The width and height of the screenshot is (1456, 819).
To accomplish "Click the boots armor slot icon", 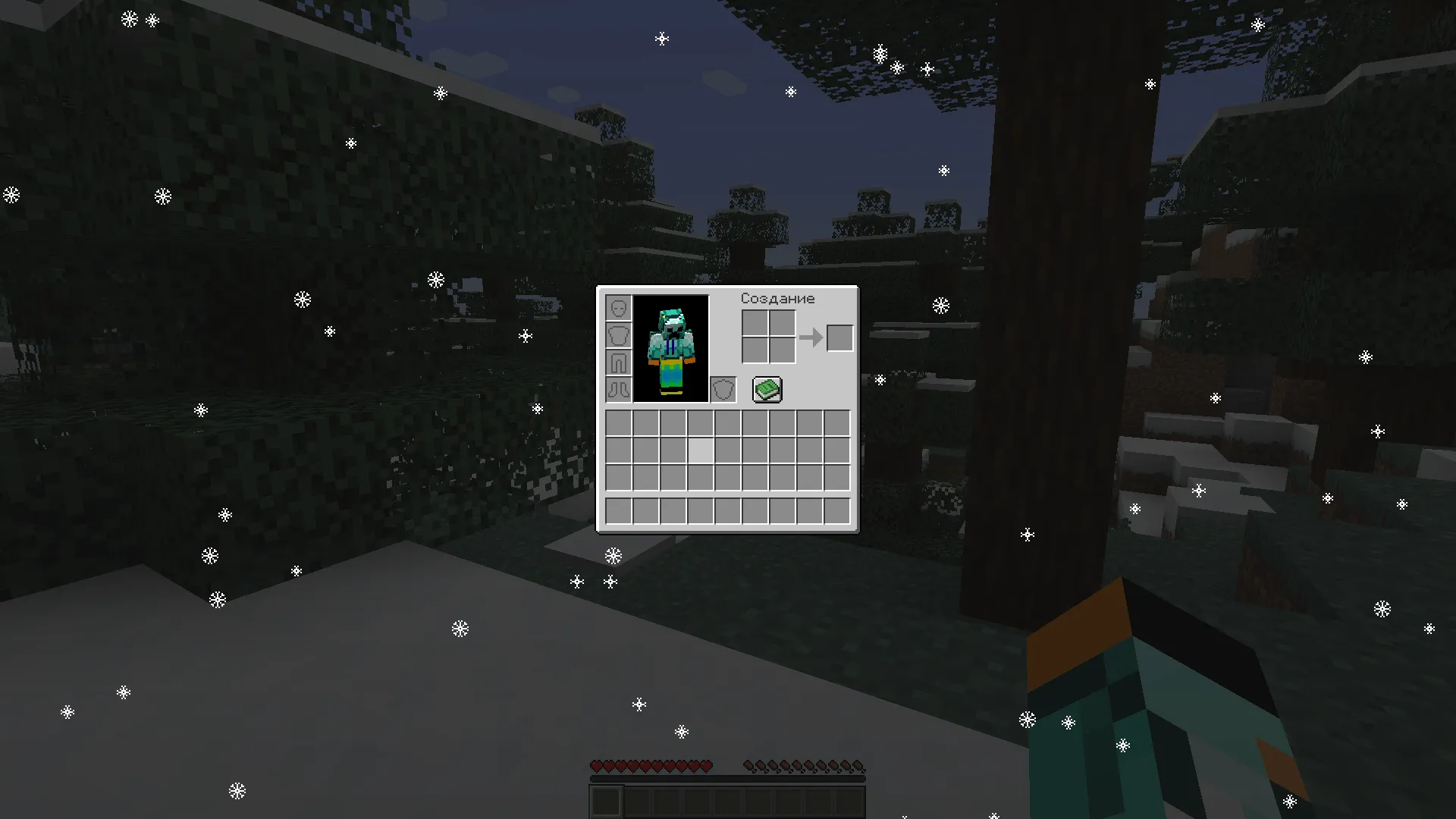I will [x=618, y=389].
